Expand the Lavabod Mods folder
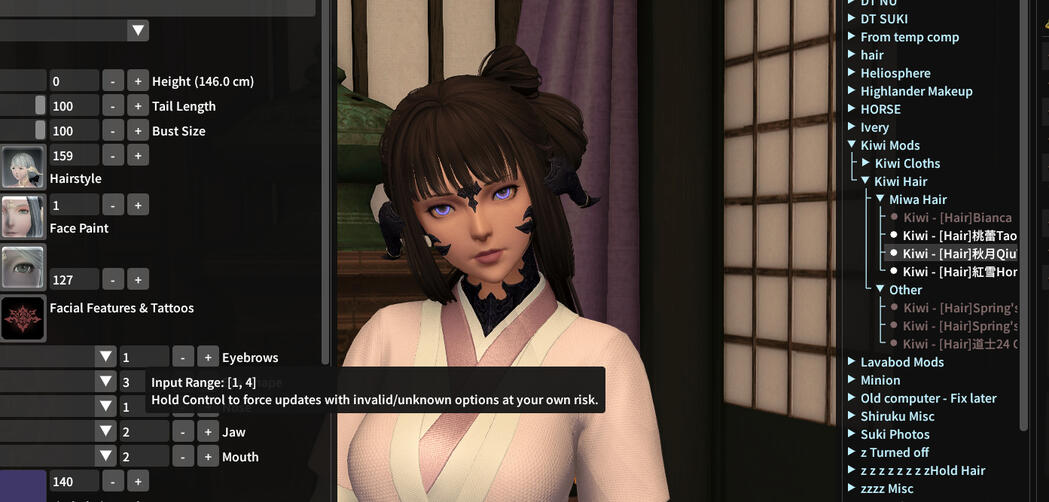Image resolution: width=1049 pixels, height=502 pixels. 852,362
